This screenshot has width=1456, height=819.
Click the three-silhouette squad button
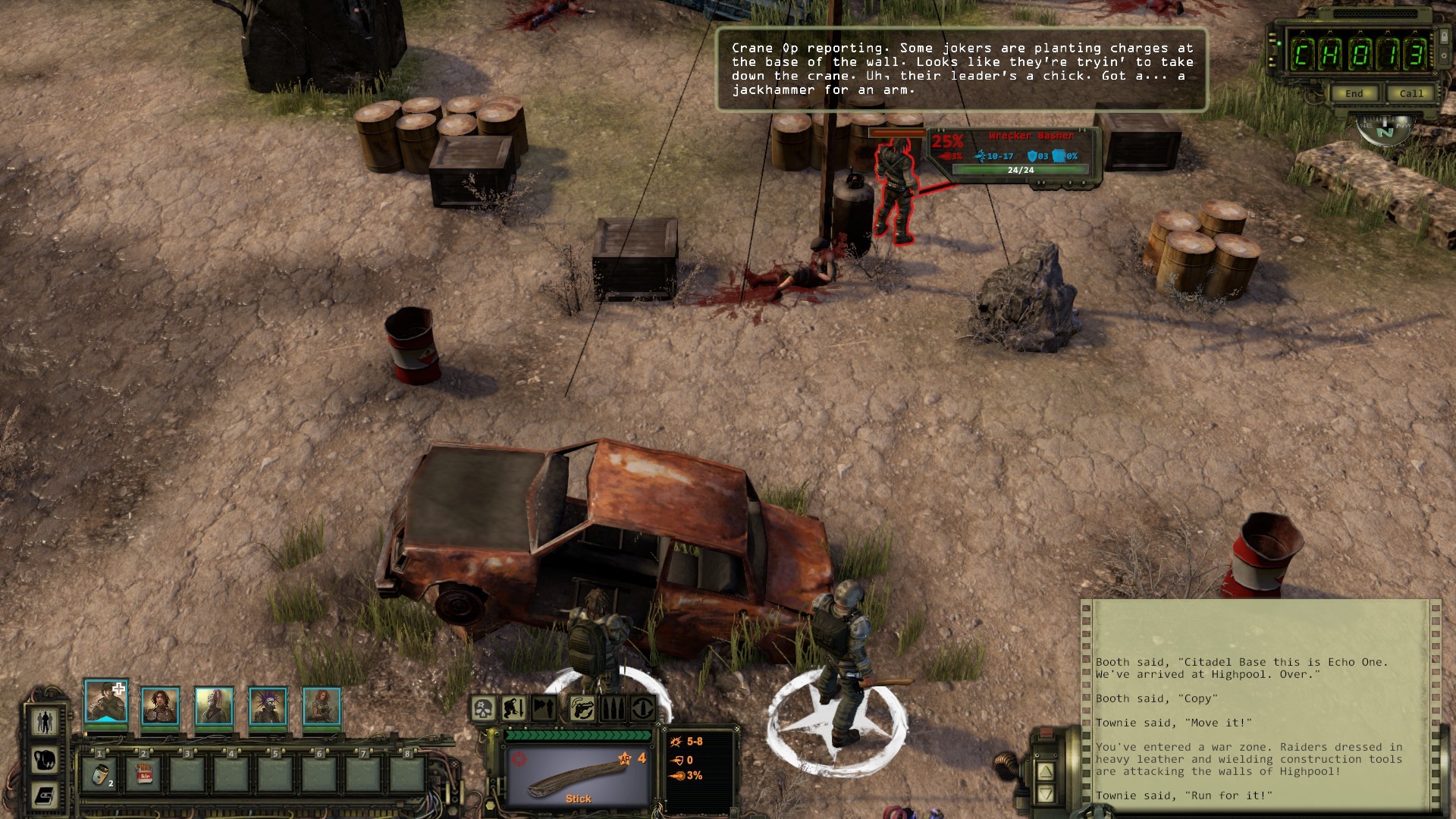[45, 721]
